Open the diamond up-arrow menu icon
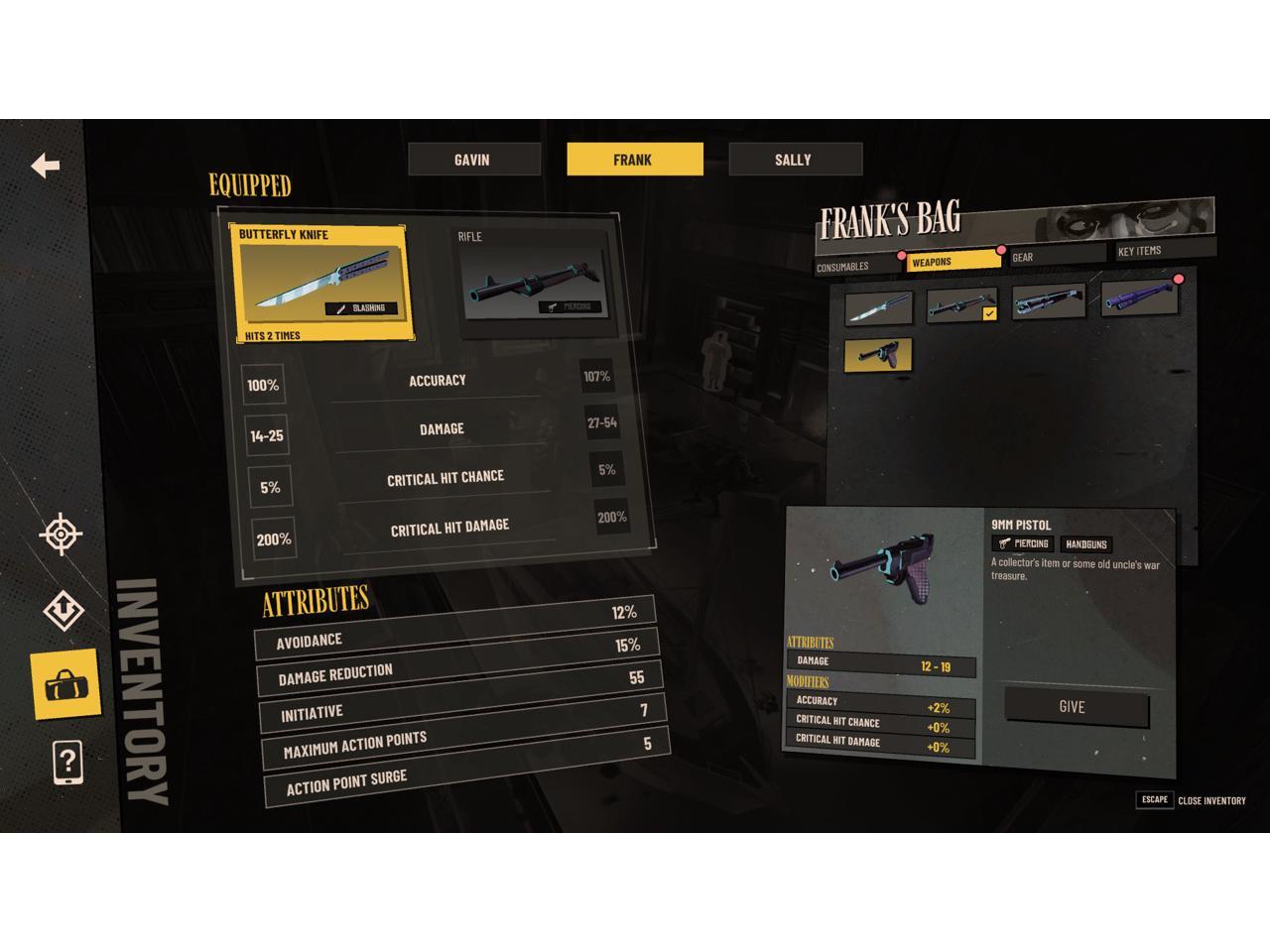This screenshot has height=952, width=1270. (x=63, y=610)
